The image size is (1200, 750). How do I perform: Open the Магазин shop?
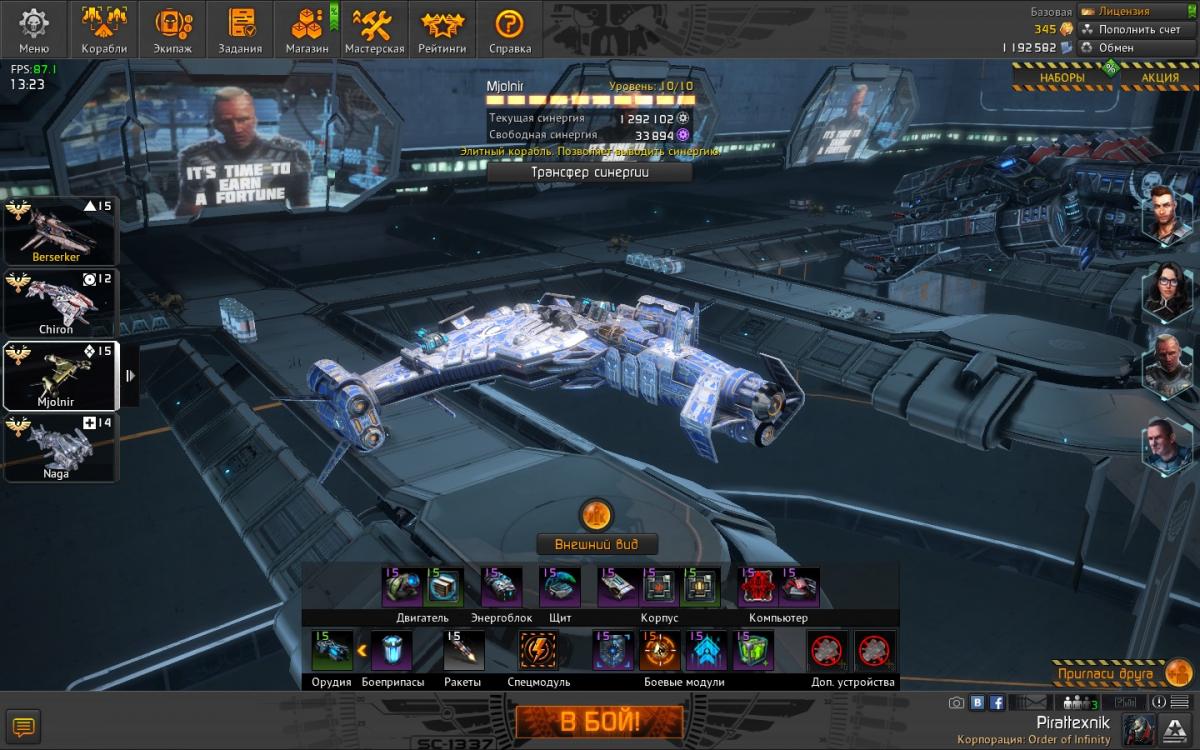(306, 29)
